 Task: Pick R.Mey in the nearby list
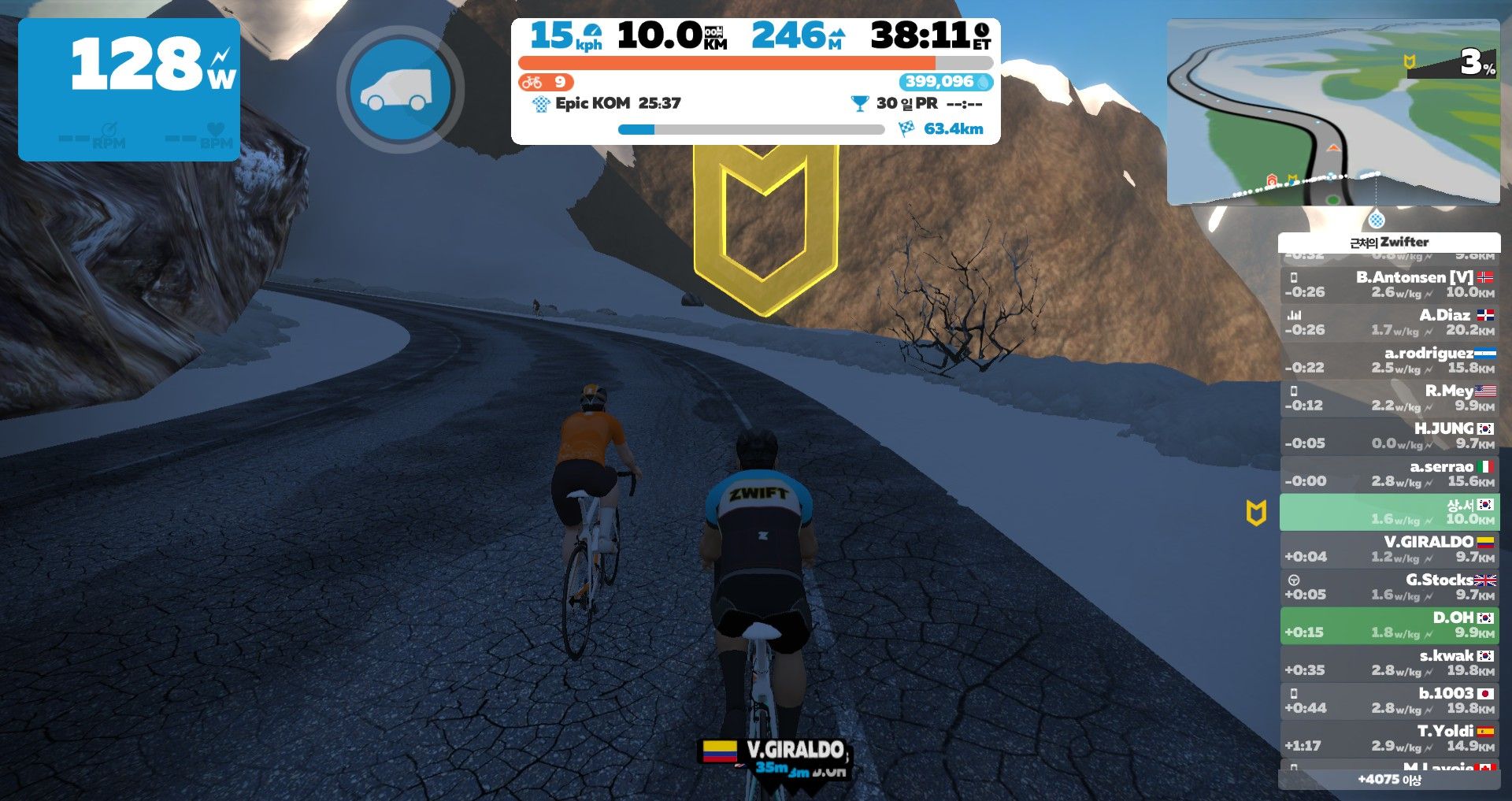(x=1389, y=398)
